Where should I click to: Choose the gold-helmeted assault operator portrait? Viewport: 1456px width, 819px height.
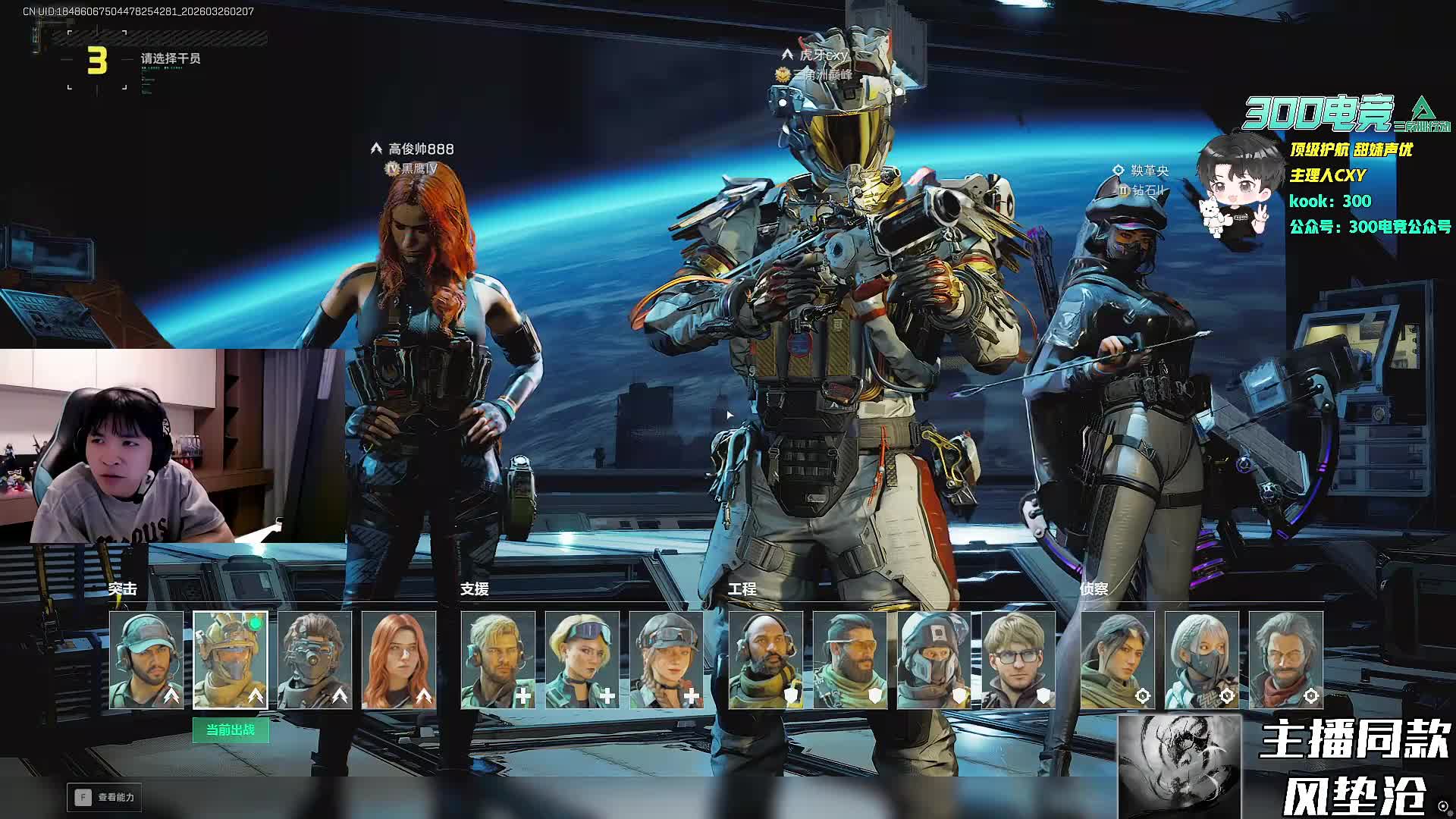tap(231, 660)
